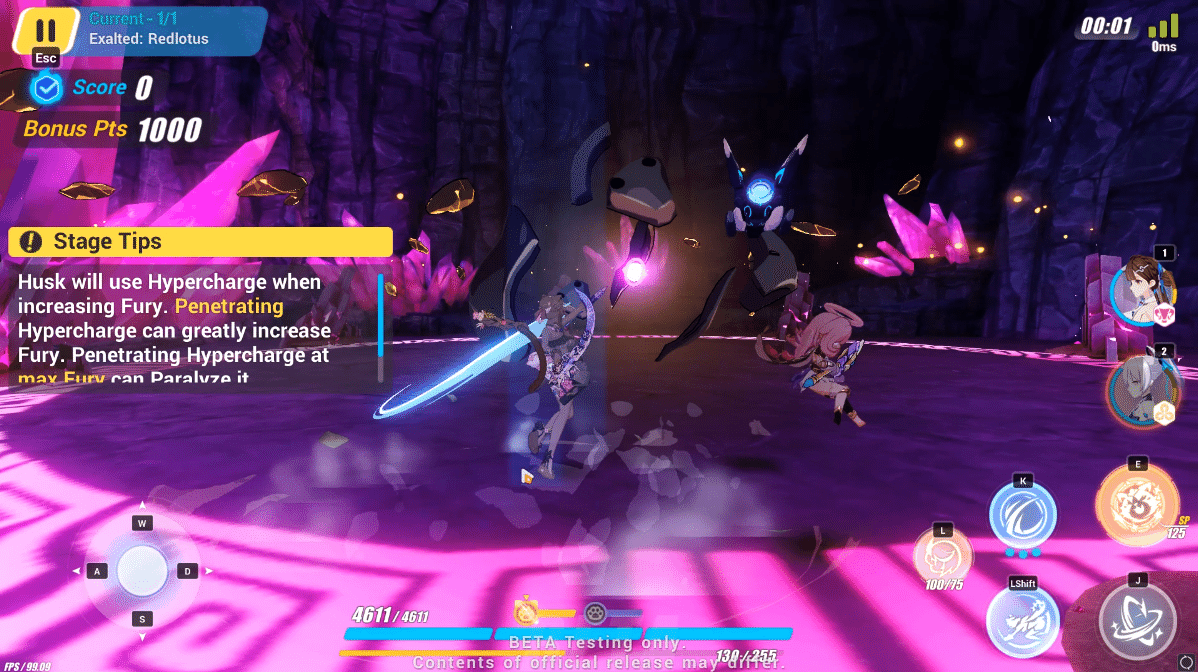Use the blue weapon skill button
This screenshot has height=672, width=1198.
pyautogui.click(x=1022, y=516)
